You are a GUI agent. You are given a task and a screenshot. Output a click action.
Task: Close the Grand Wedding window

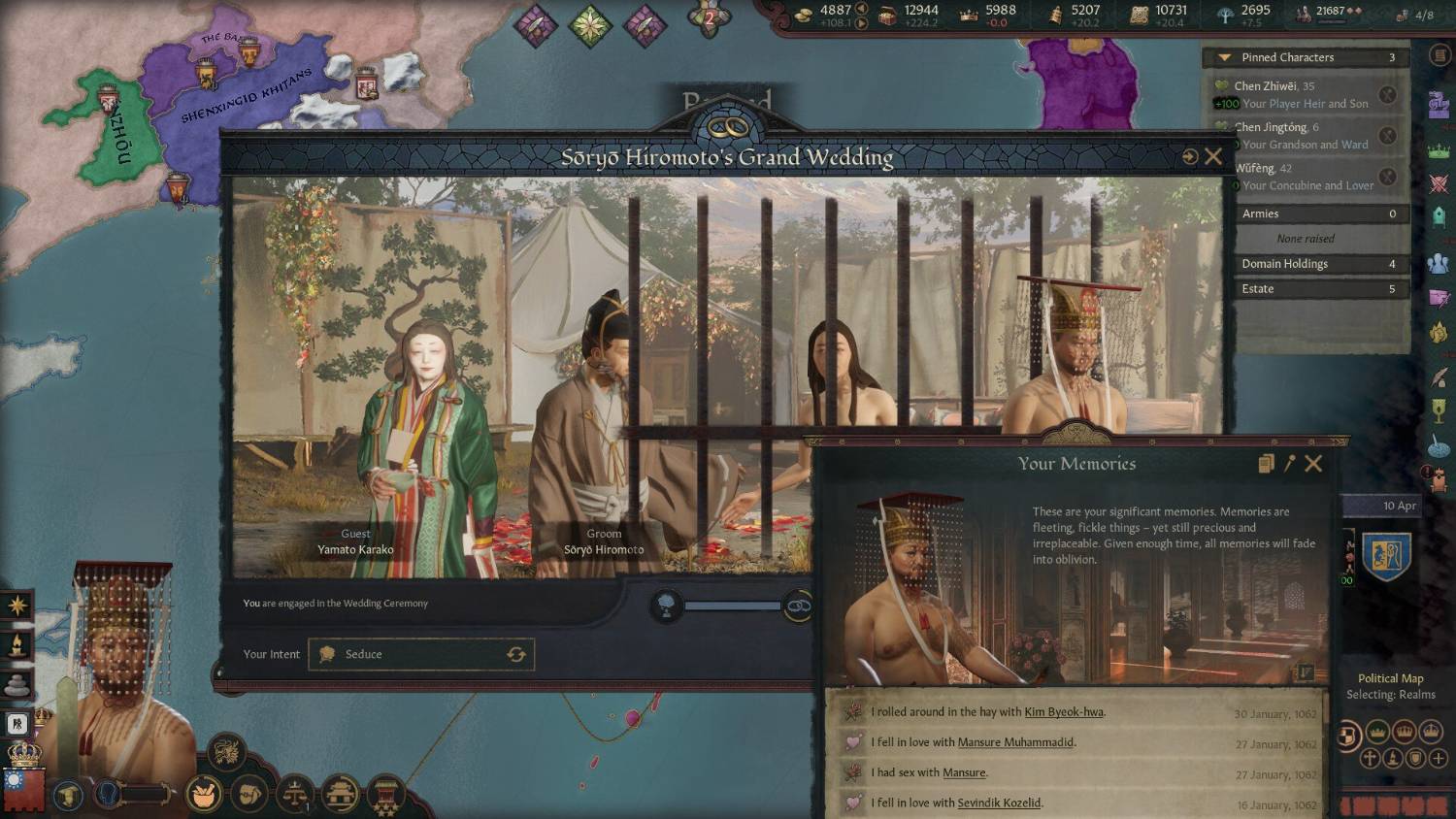pyautogui.click(x=1213, y=156)
